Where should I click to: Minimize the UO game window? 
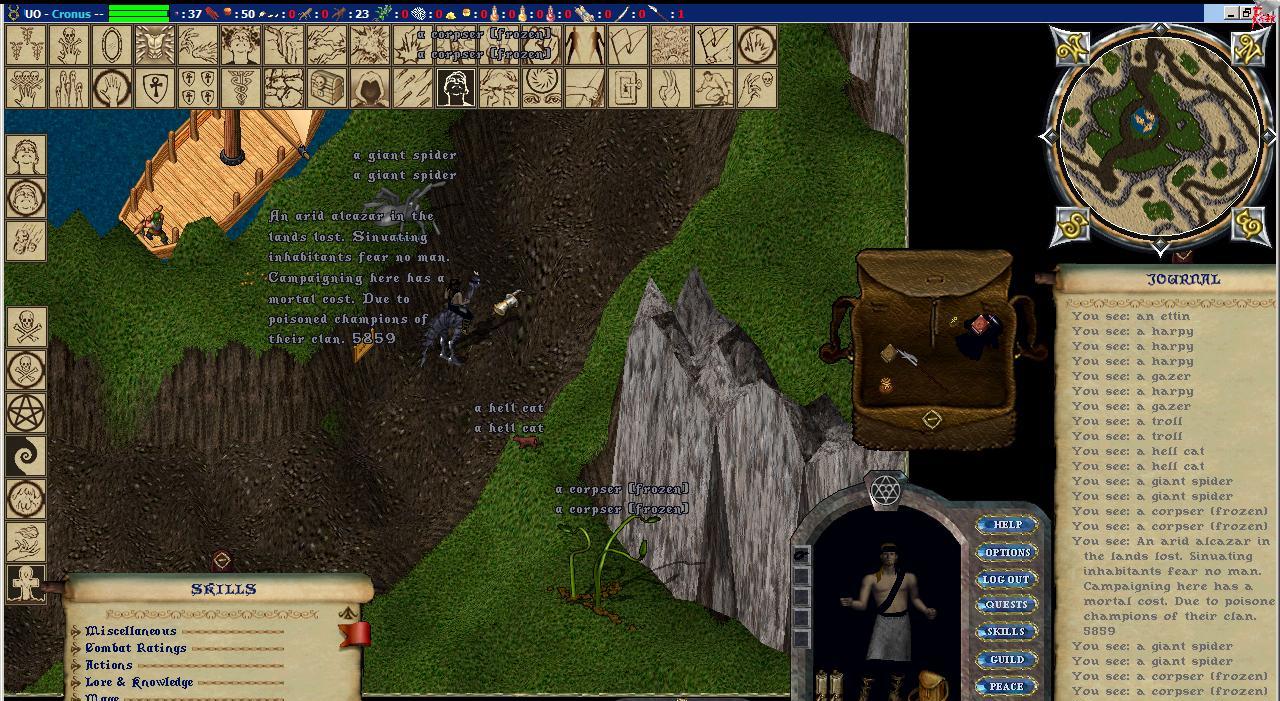pyautogui.click(x=1230, y=13)
